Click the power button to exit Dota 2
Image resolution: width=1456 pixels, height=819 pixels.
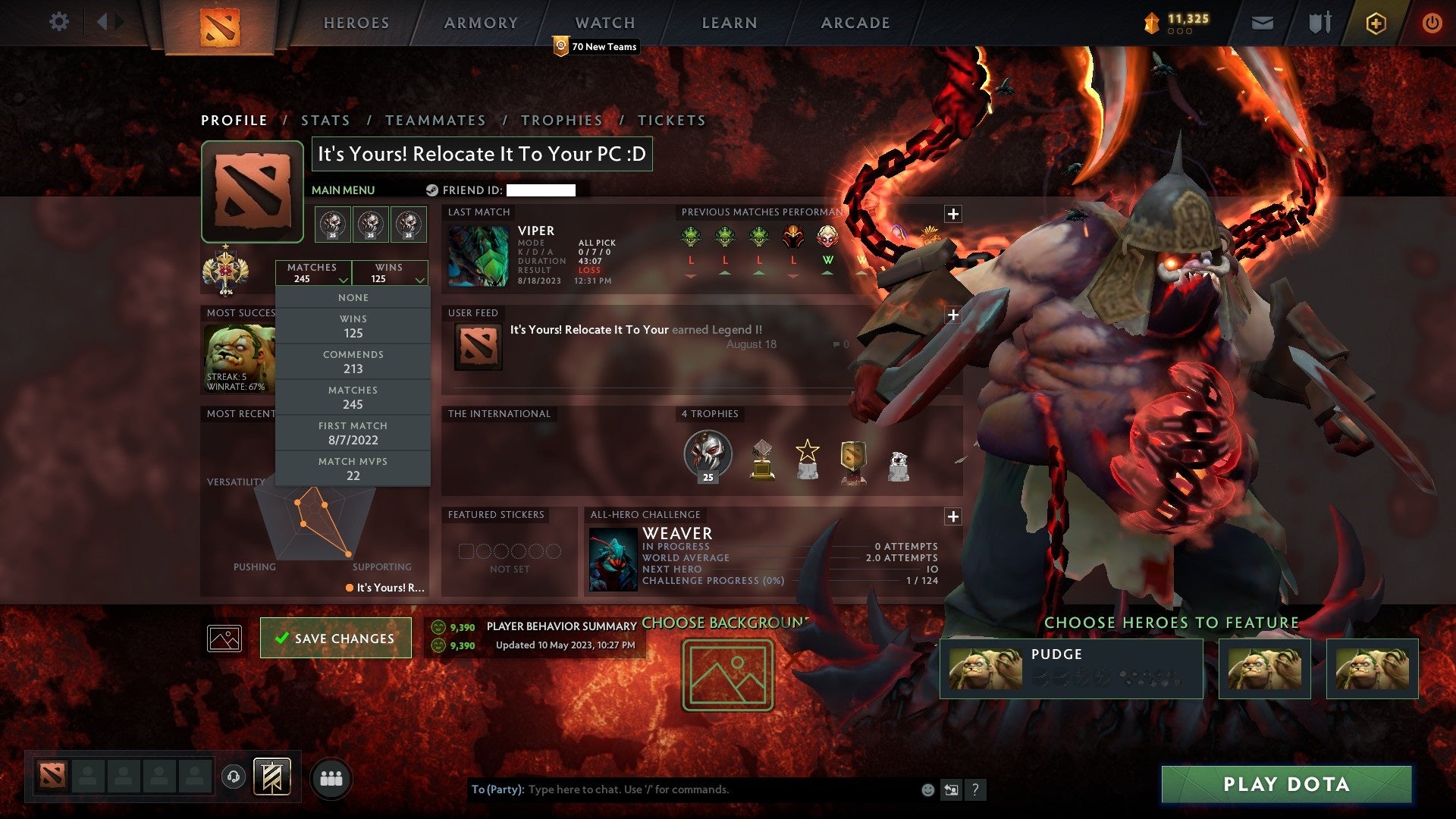(1433, 22)
